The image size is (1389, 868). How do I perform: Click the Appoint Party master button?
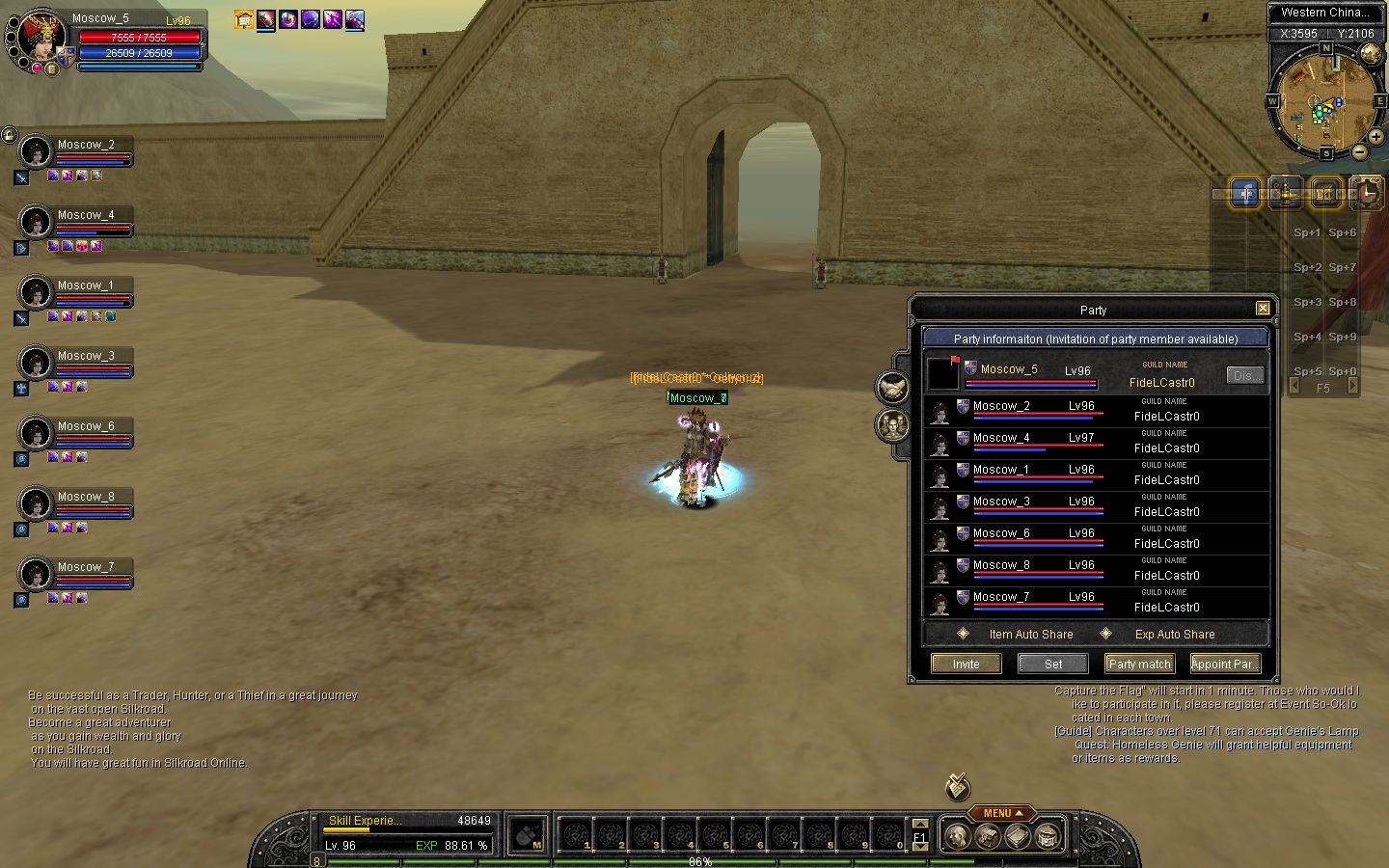(x=1224, y=664)
